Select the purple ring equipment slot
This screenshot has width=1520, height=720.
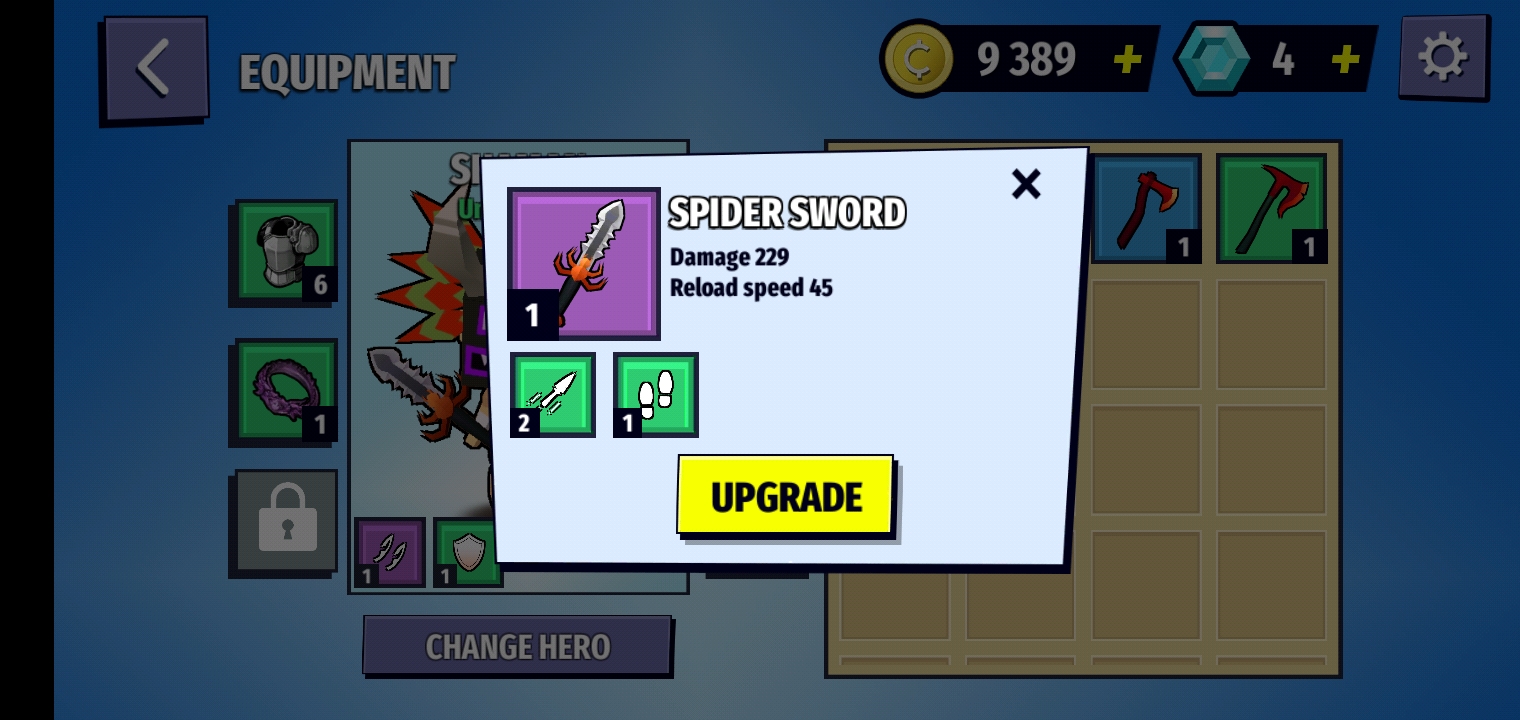point(286,390)
